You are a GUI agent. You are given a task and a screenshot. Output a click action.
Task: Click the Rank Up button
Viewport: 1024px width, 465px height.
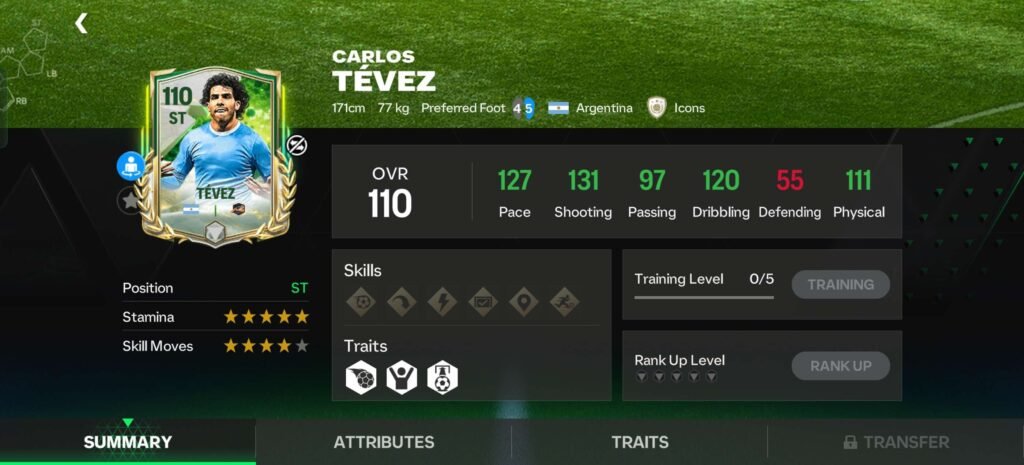pos(840,366)
